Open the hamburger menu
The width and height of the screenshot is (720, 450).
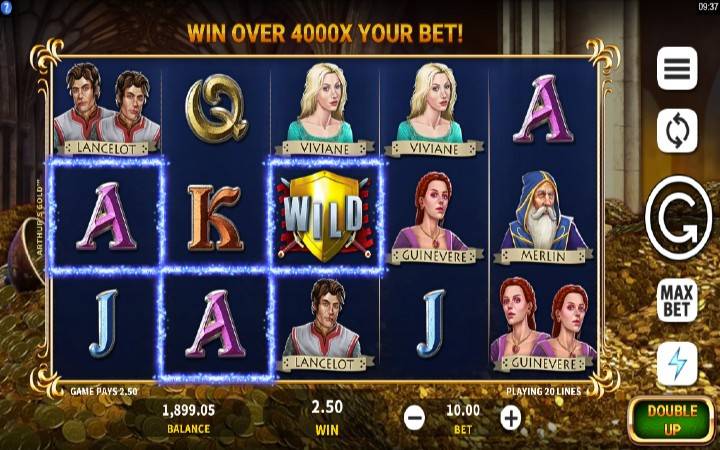click(x=677, y=68)
